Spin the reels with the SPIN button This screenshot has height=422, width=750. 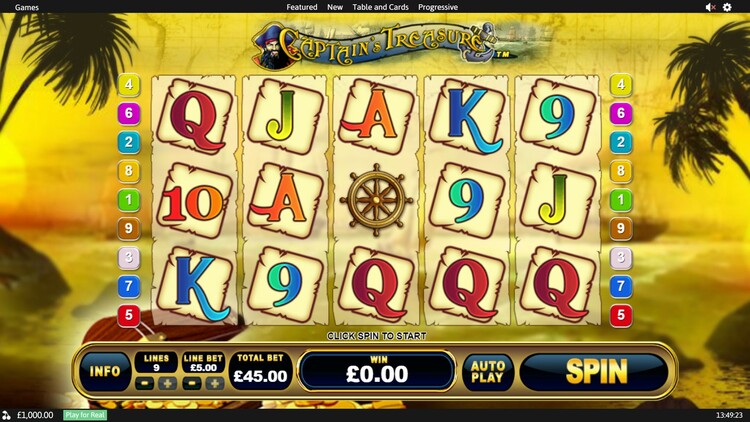pos(595,372)
